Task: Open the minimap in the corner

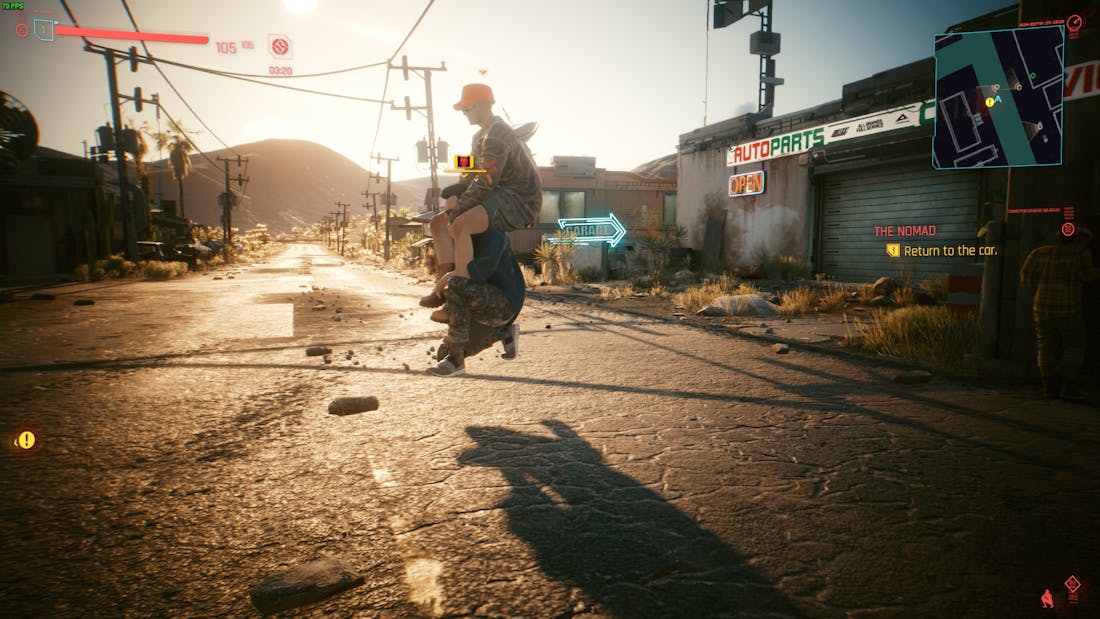Action: tap(998, 96)
